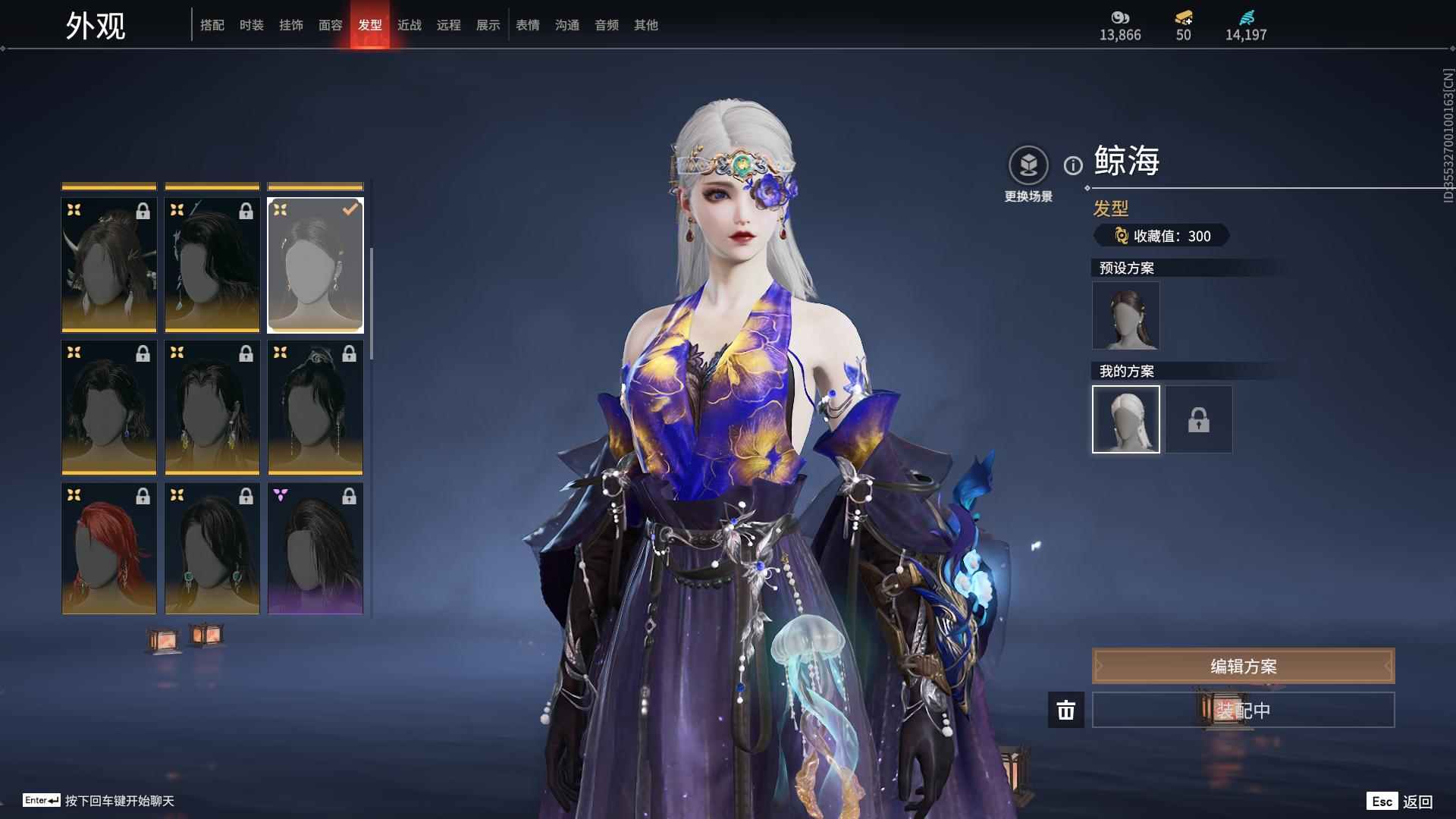Switch to the 远程 ranged tab
The image size is (1456, 819).
449,25
